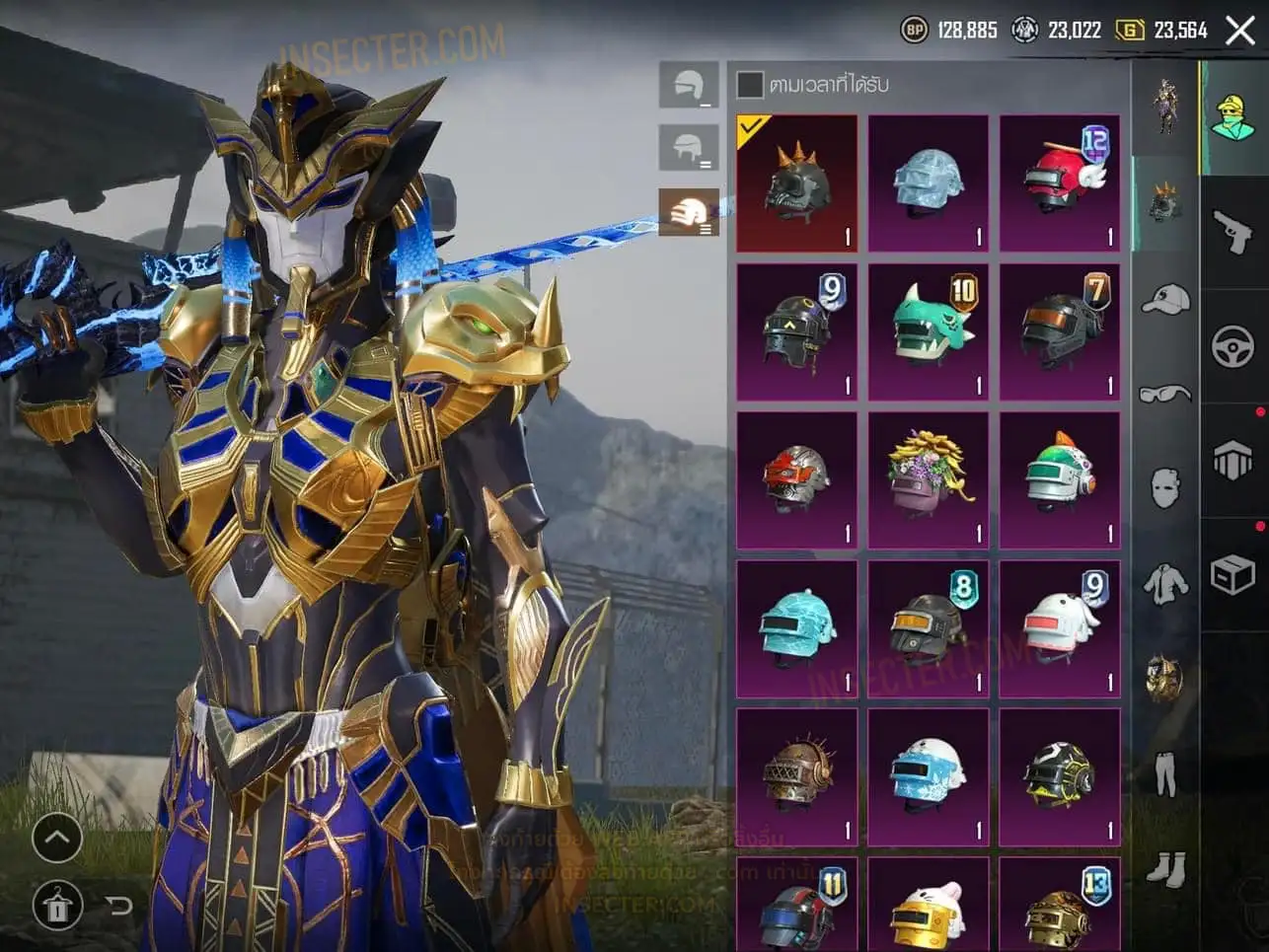Viewport: 1269px width, 952px height.
Task: Show the shoes category
Action: click(1165, 868)
